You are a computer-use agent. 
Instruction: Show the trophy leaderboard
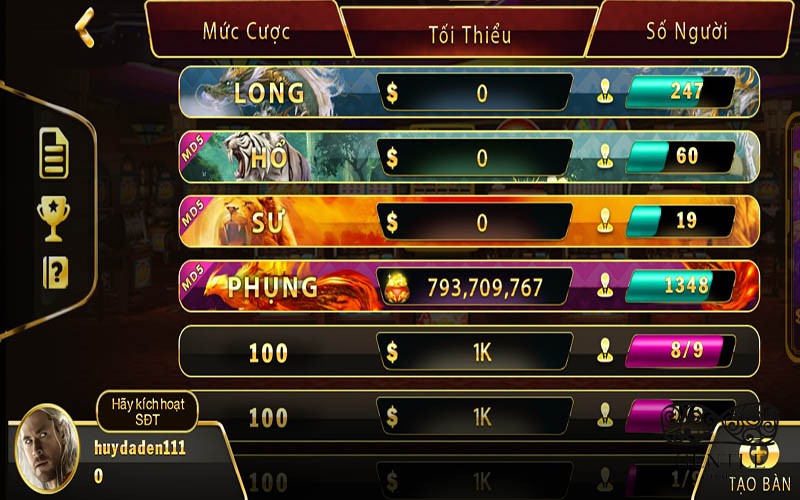click(x=54, y=219)
